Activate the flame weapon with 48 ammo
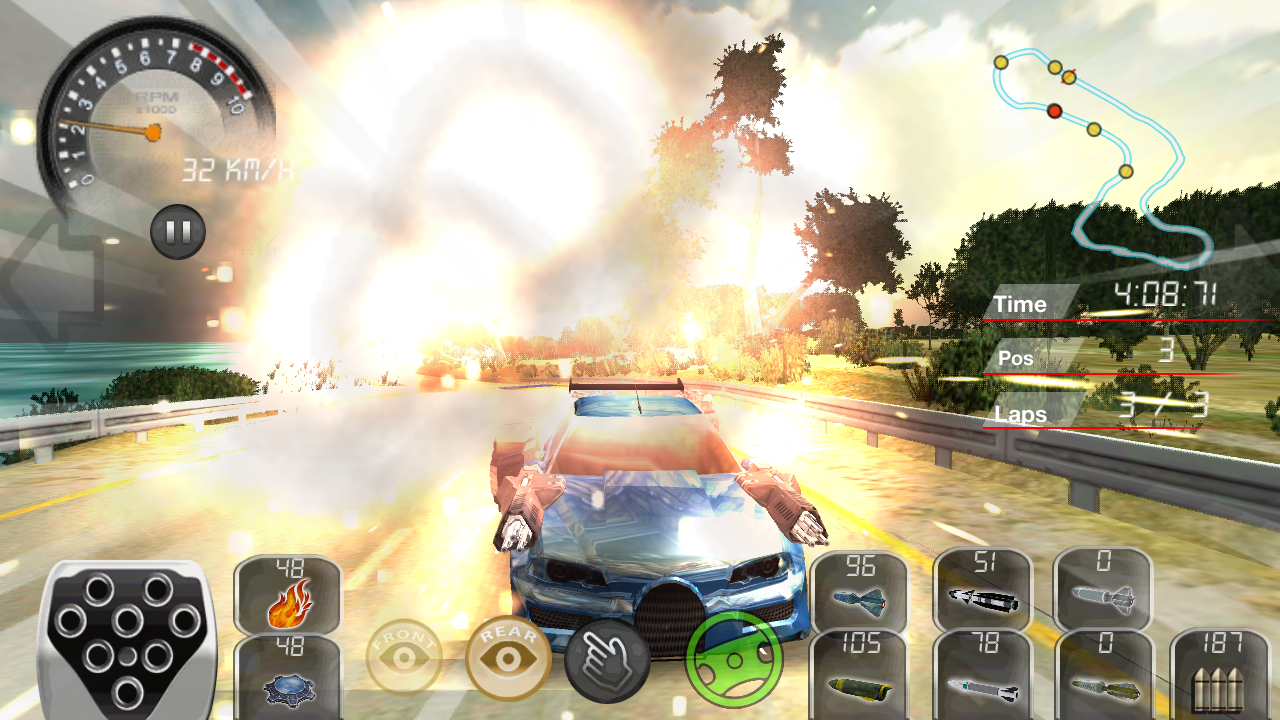This screenshot has width=1280, height=720. coord(288,595)
